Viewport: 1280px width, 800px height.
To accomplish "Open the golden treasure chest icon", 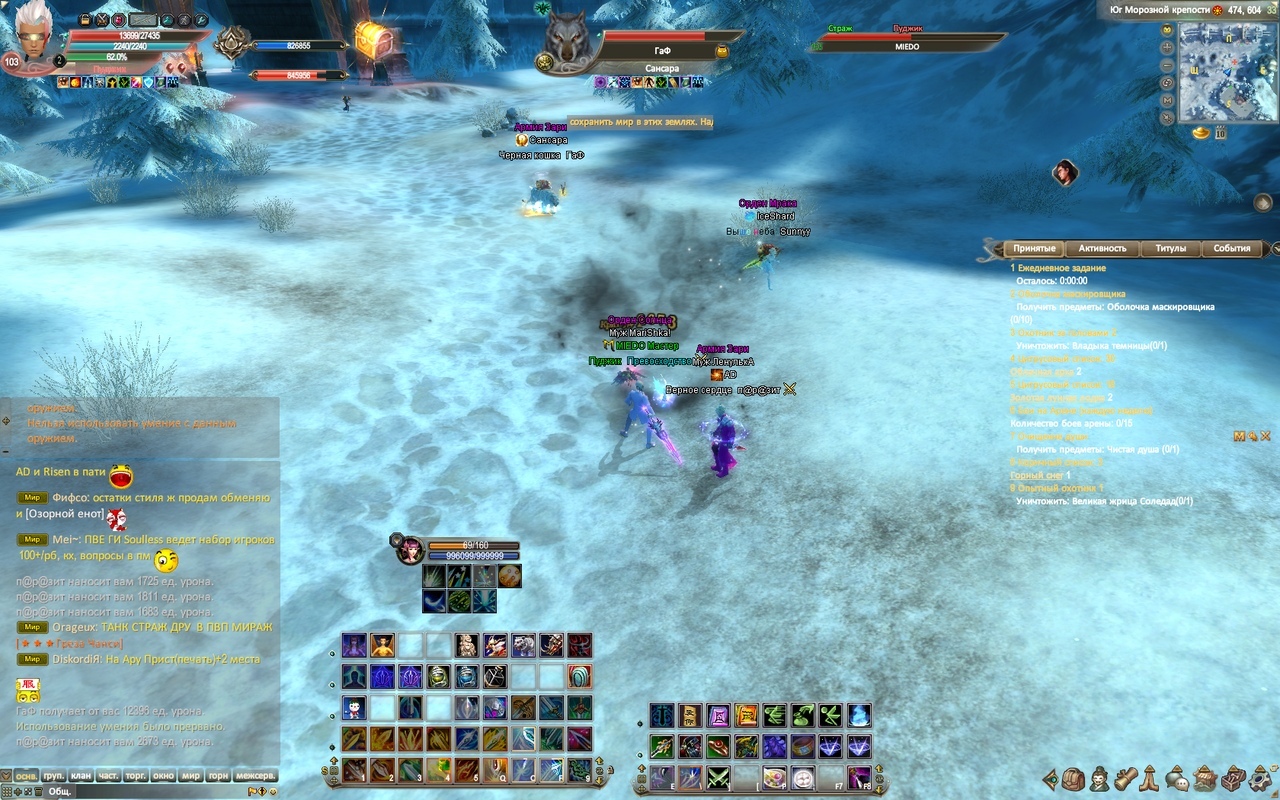I will (x=371, y=40).
